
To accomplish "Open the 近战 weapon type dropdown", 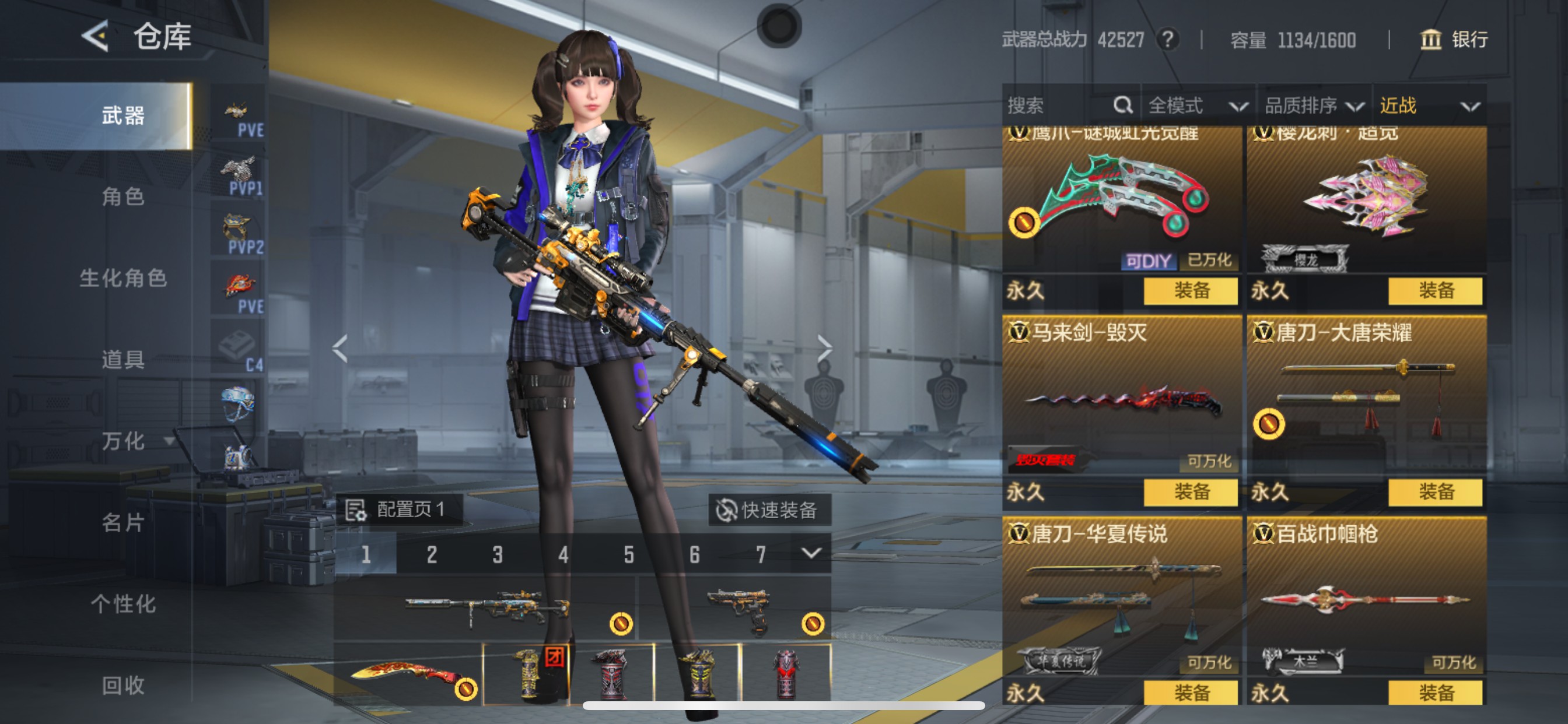I will pos(1428,106).
